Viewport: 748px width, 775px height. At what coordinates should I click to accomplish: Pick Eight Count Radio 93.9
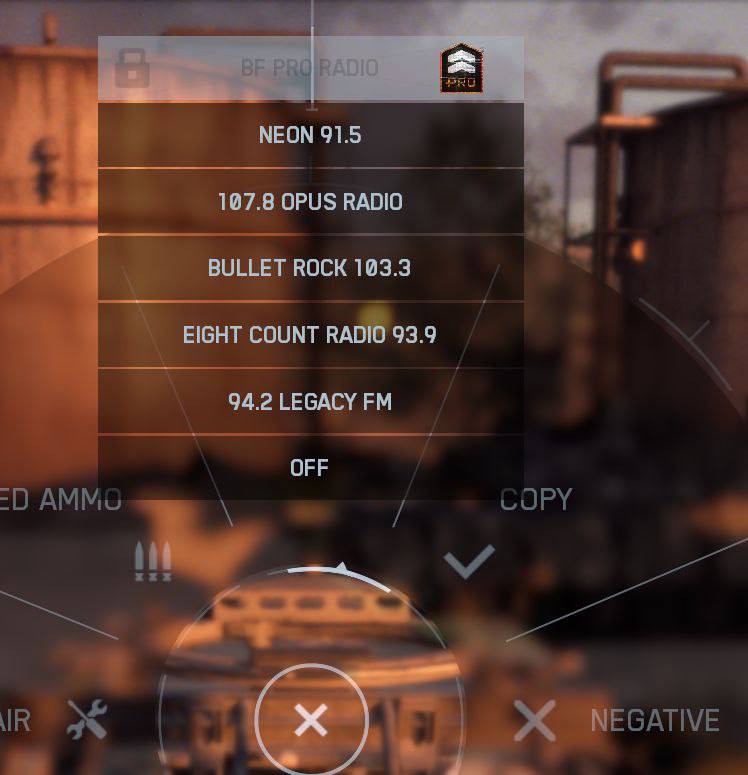coord(310,335)
